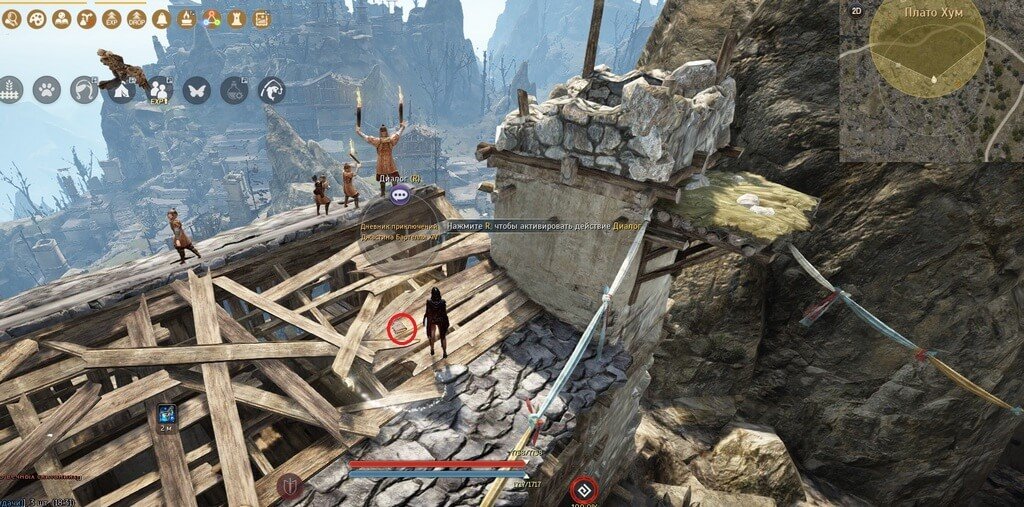Click the blue buff icon with 2 м timer

(x=165, y=413)
